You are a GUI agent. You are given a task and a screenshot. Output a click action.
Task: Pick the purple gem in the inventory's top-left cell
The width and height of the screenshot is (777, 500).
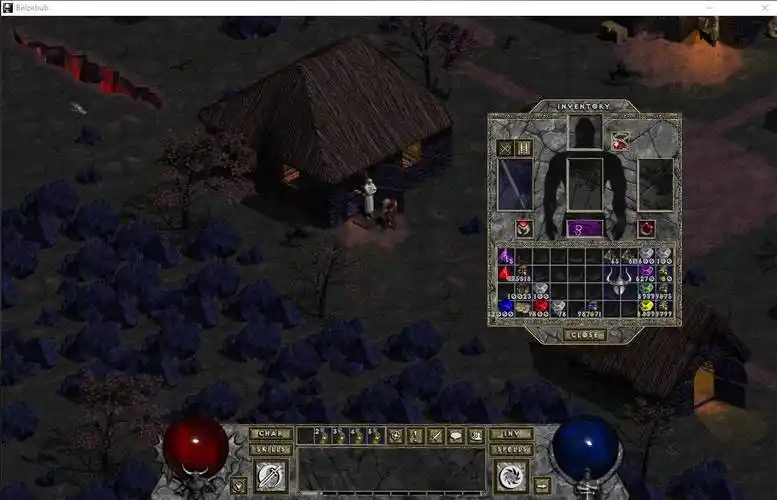point(506,256)
